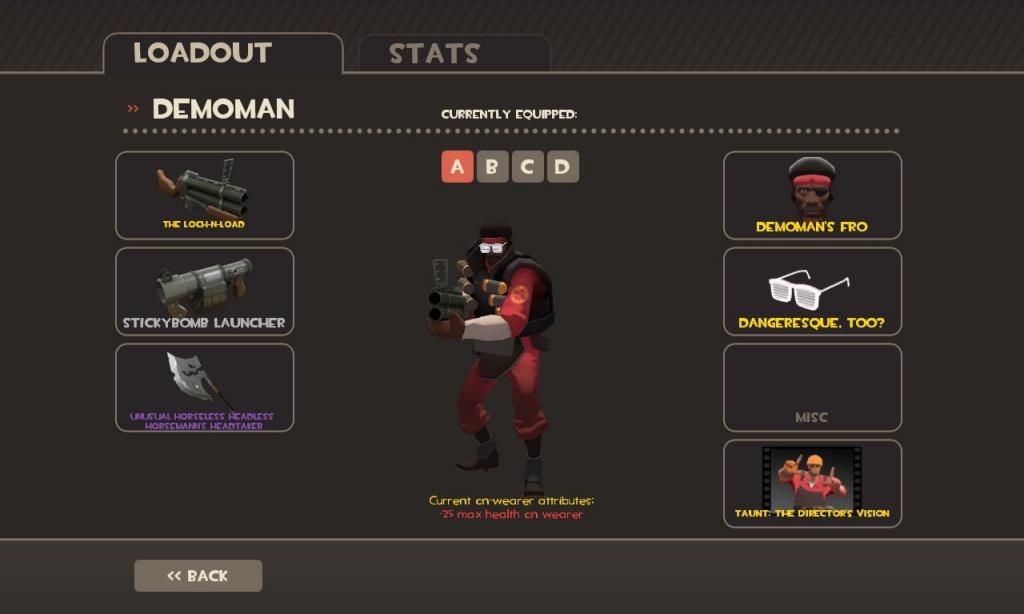Open the Loch-n-Load weapon slot
The image size is (1024, 614).
click(204, 195)
